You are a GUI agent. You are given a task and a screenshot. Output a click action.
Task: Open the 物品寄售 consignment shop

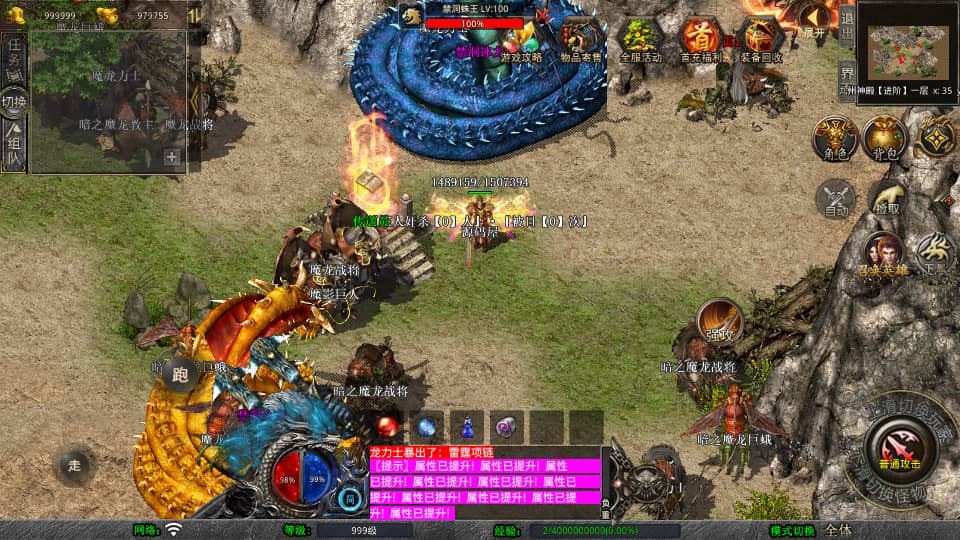click(x=581, y=40)
